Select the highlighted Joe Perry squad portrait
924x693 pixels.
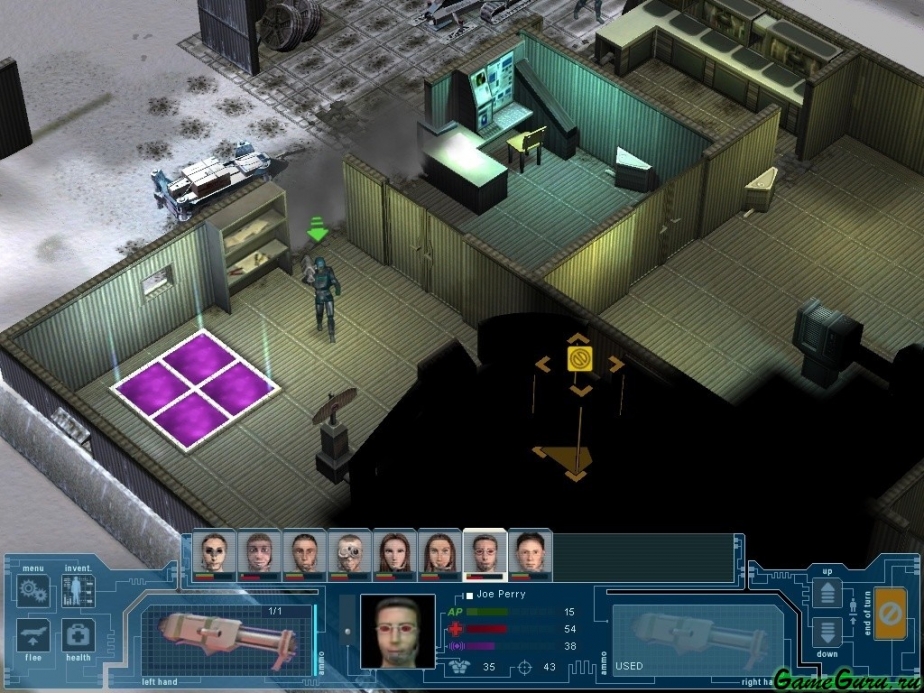(x=484, y=552)
